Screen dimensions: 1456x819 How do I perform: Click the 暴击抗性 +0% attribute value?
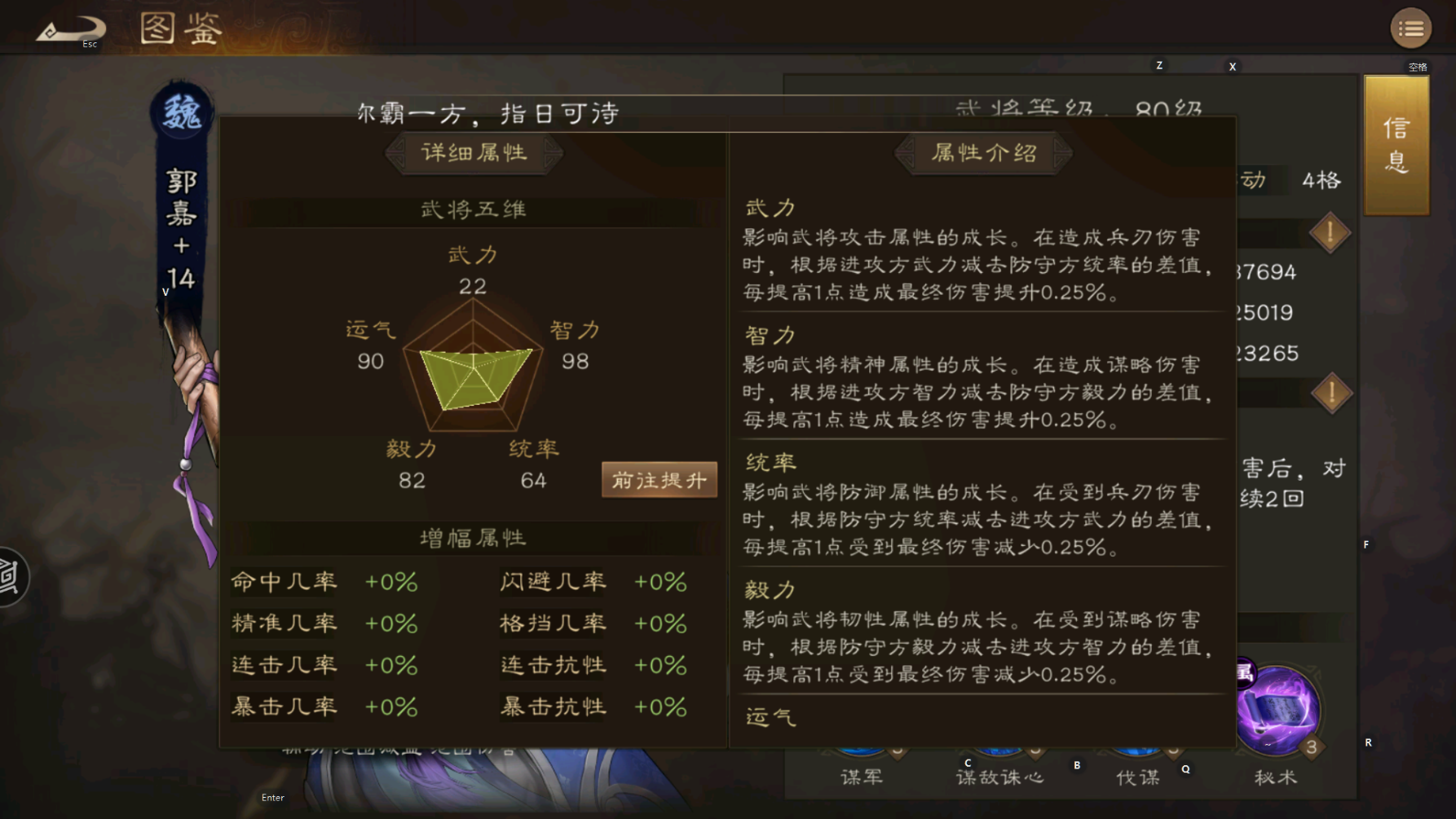click(660, 707)
